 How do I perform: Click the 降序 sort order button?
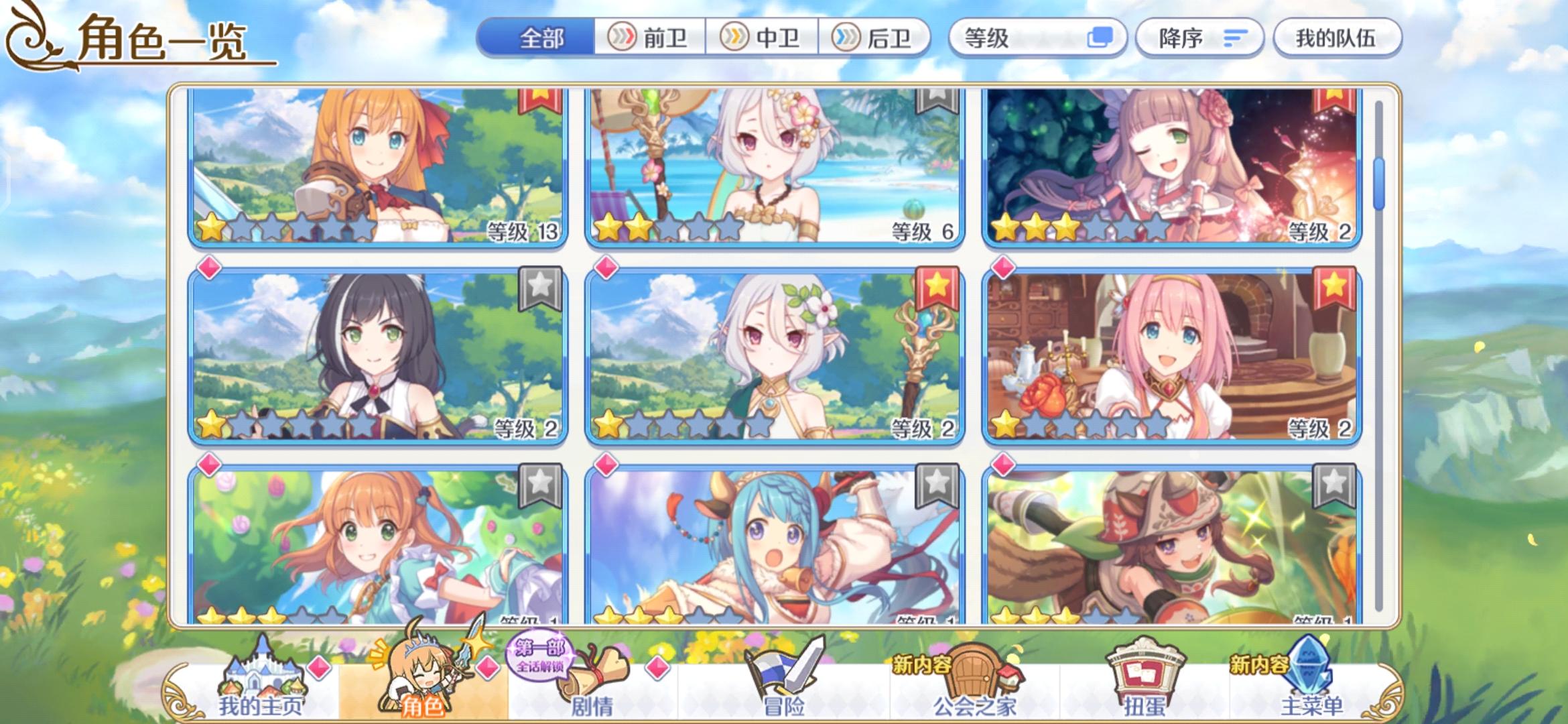(x=1199, y=38)
